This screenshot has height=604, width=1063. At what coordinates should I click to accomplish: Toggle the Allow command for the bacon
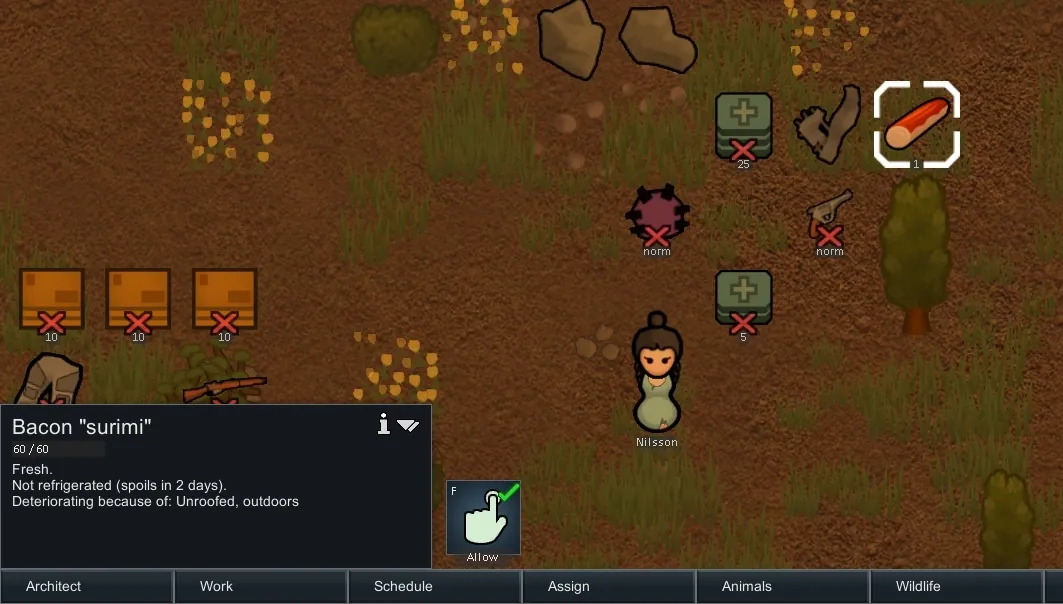[x=483, y=517]
